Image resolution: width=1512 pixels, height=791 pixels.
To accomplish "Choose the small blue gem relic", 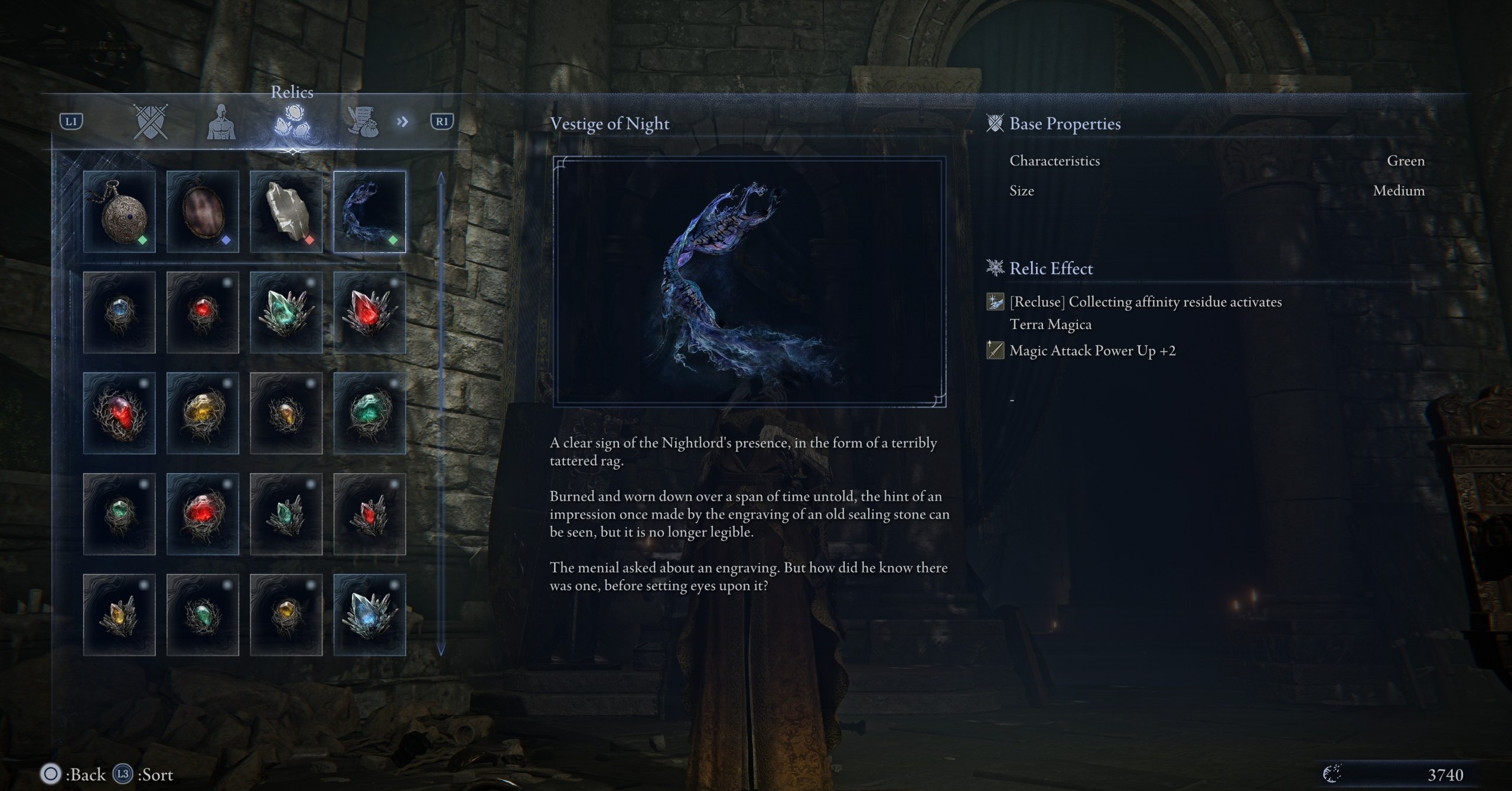I will pyautogui.click(x=119, y=313).
